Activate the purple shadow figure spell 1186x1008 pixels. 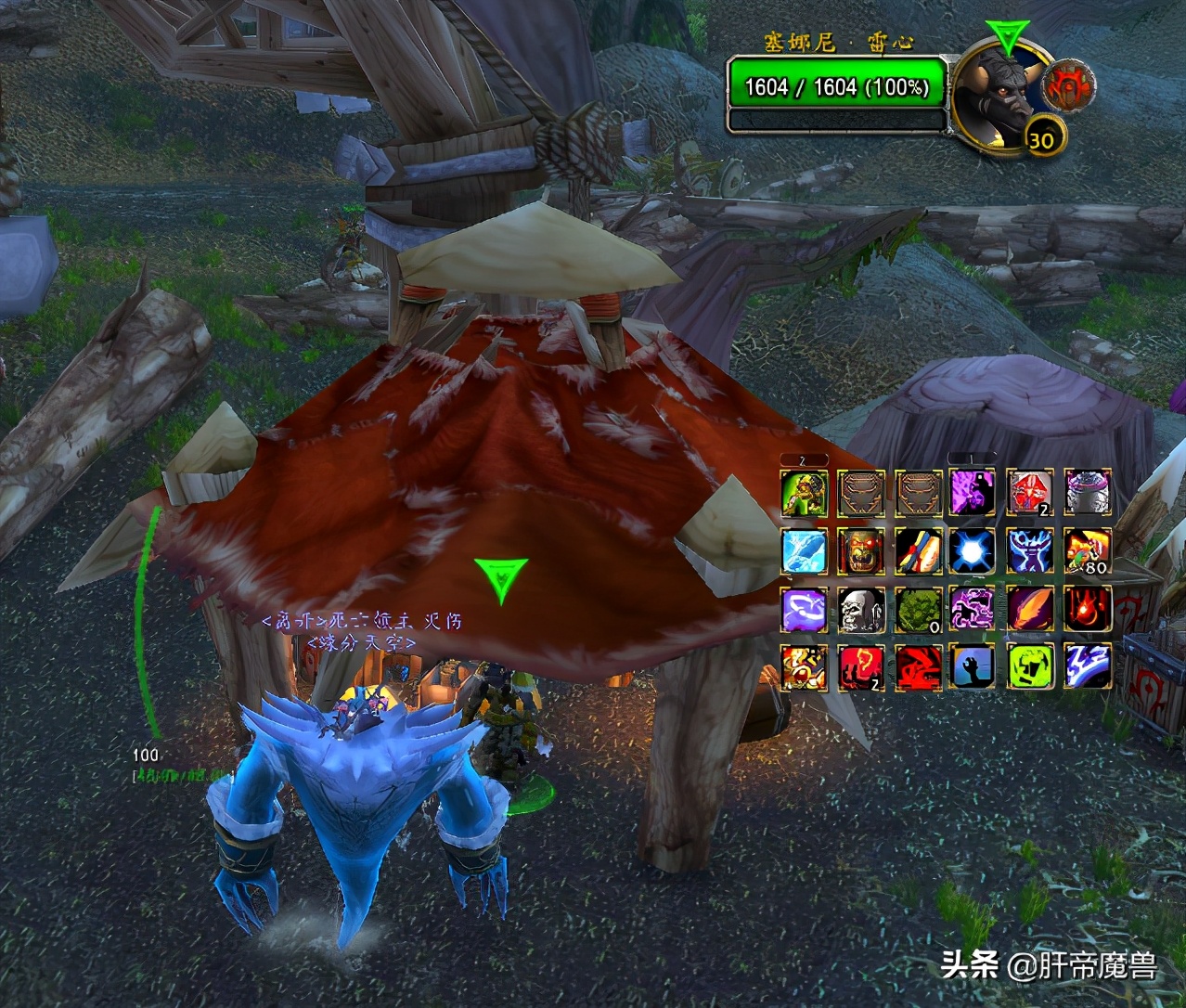973,493
